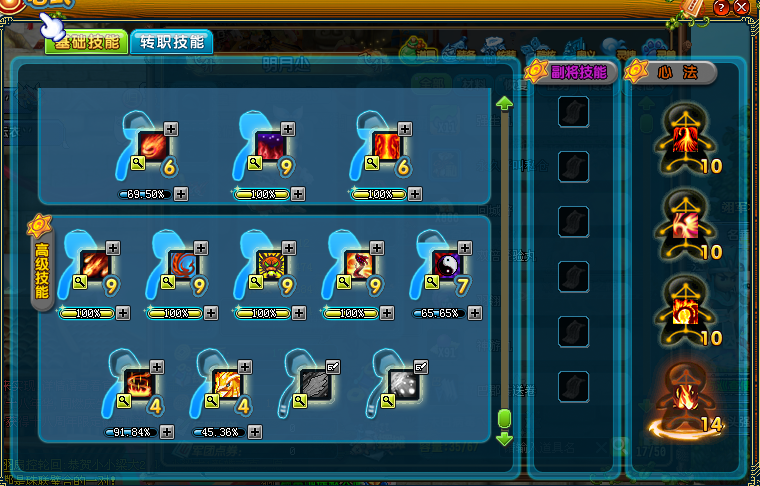This screenshot has width=760, height=486.
Task: Add points with the plus beside 45.36%
Action: click(x=256, y=432)
